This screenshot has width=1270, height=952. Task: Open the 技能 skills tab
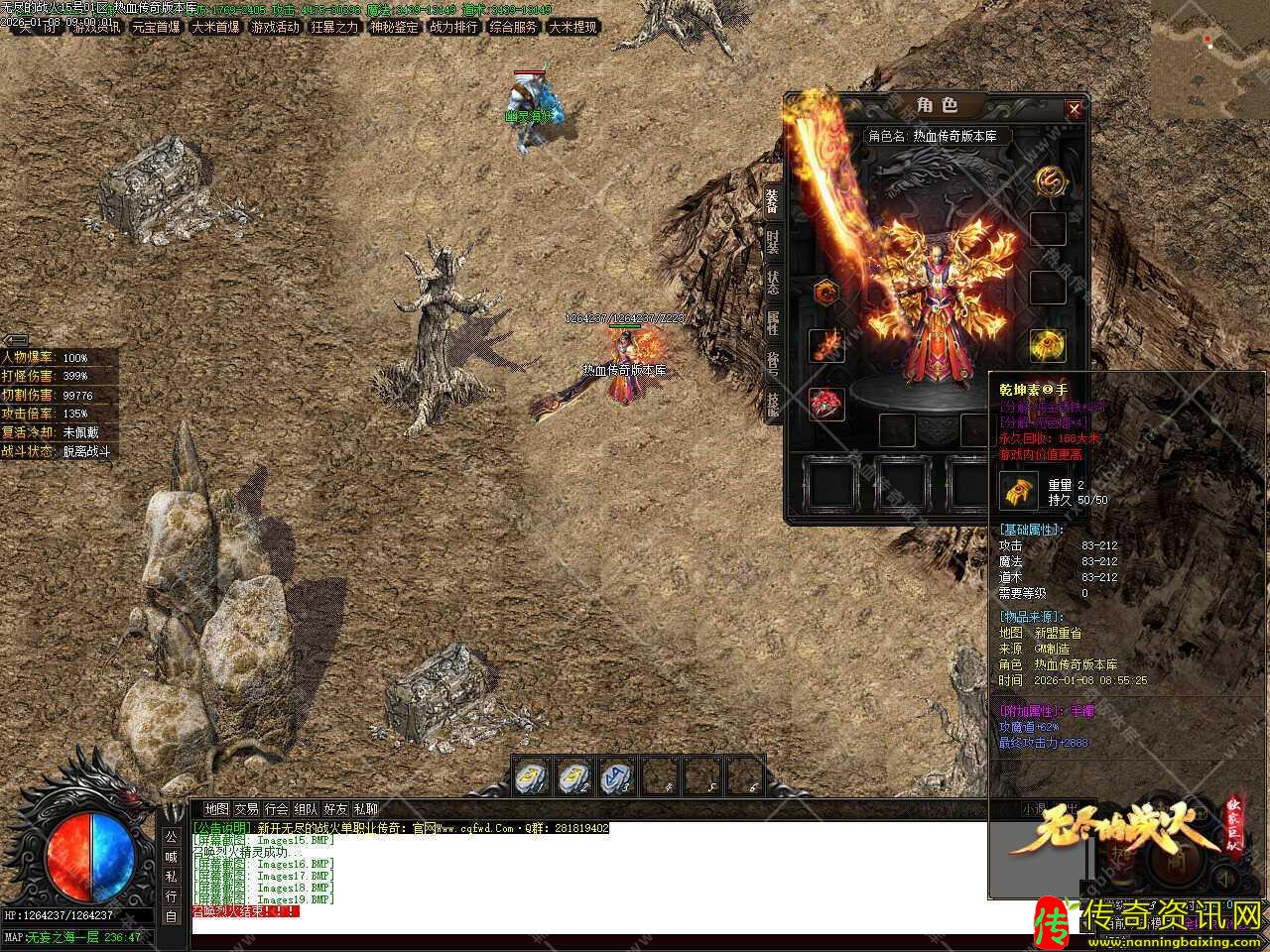pyautogui.click(x=773, y=403)
